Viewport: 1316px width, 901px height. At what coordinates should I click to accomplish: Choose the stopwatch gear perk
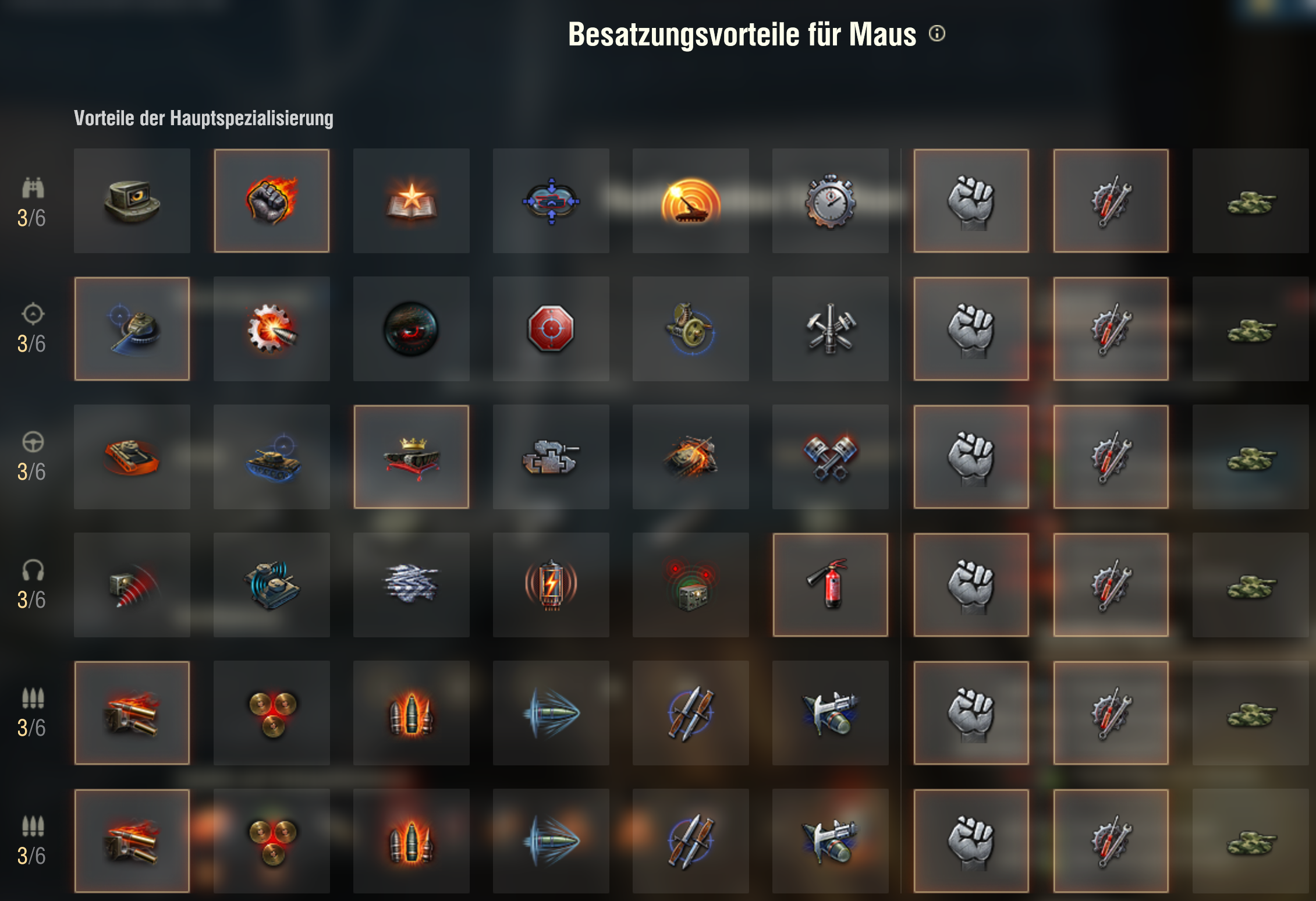click(x=831, y=201)
